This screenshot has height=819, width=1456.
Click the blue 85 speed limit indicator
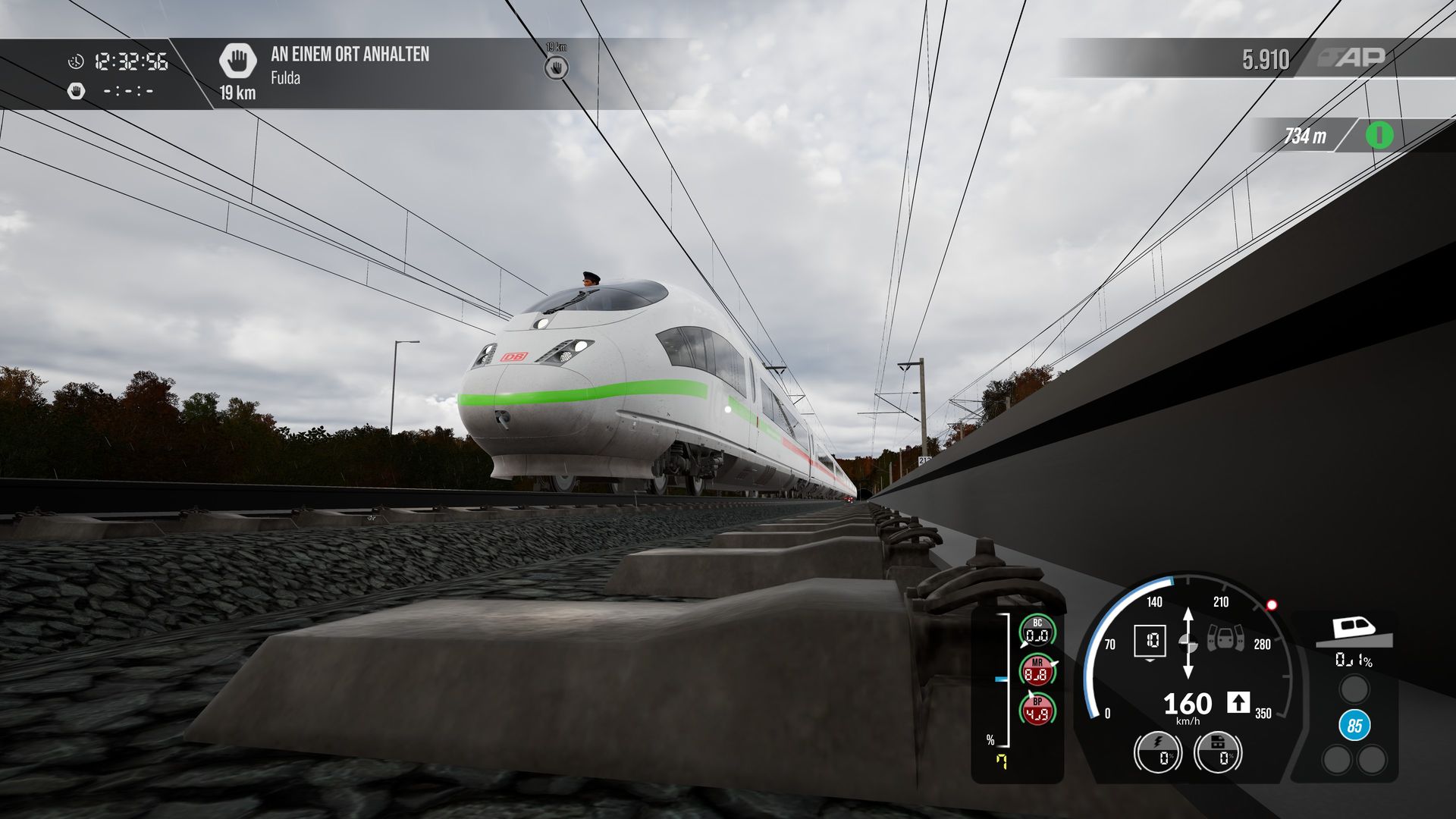click(x=1354, y=726)
